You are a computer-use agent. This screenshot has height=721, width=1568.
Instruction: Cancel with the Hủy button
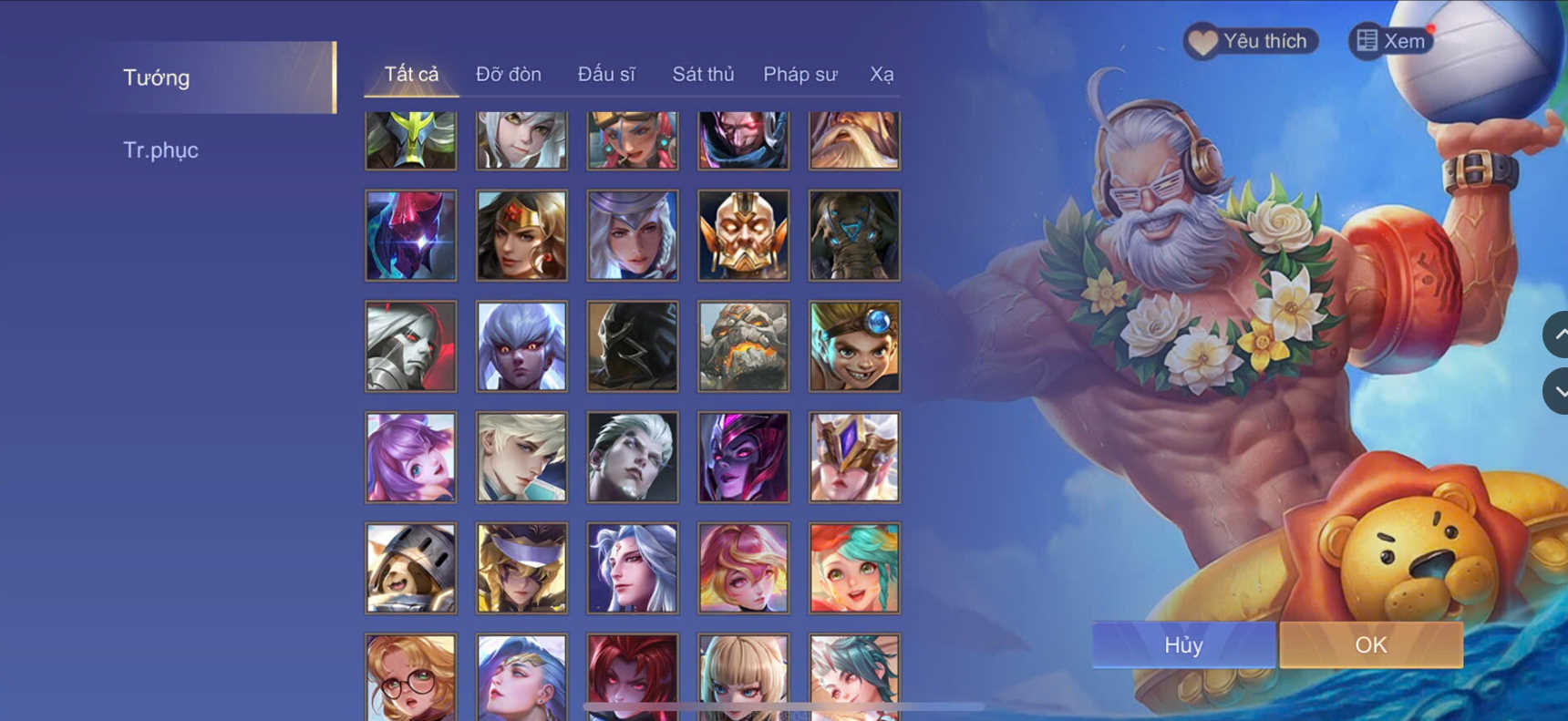click(1183, 644)
